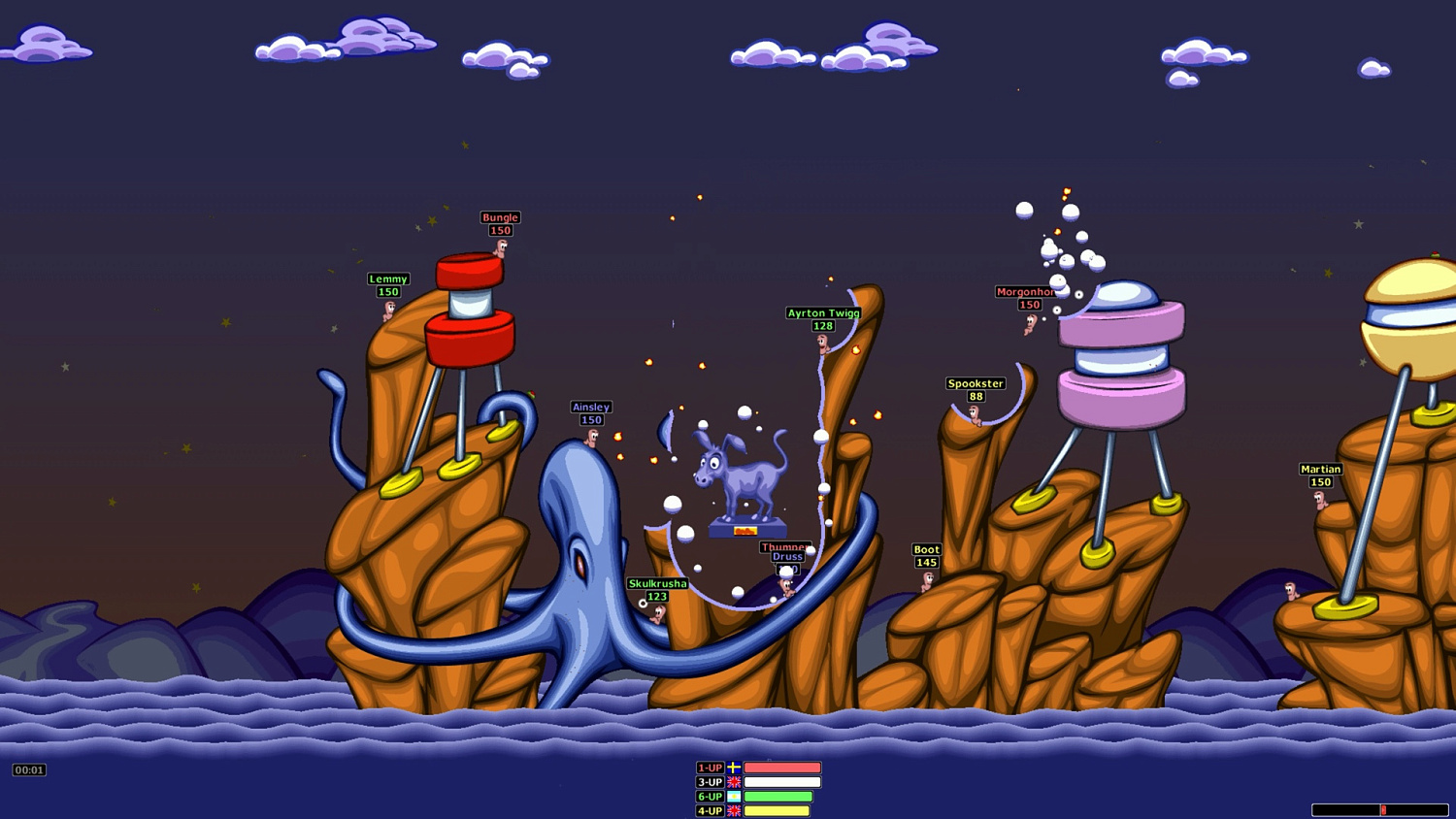This screenshot has width=1456, height=819.
Task: Click the worm Martian on the right
Action: tap(1320, 500)
